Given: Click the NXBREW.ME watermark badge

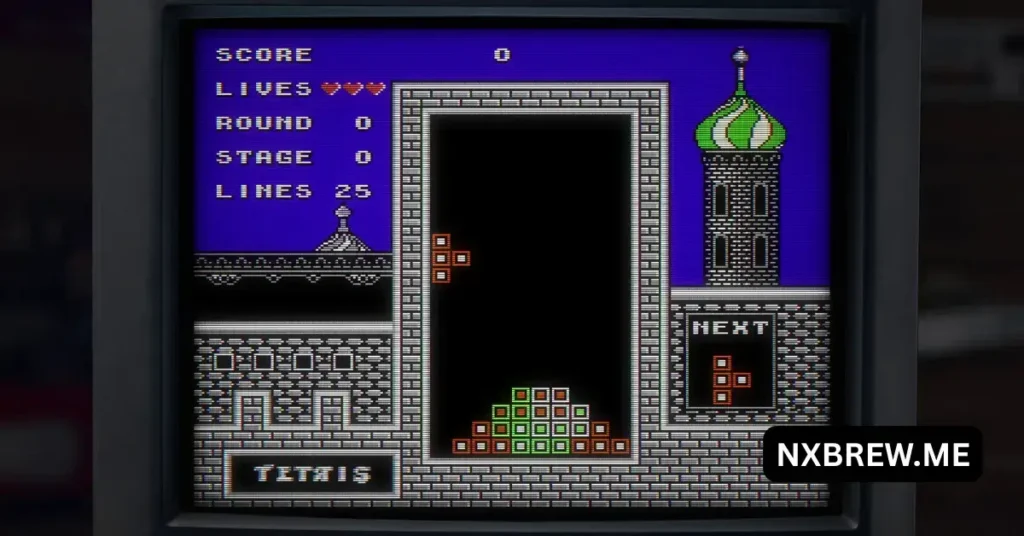Looking at the screenshot, I should pos(872,455).
